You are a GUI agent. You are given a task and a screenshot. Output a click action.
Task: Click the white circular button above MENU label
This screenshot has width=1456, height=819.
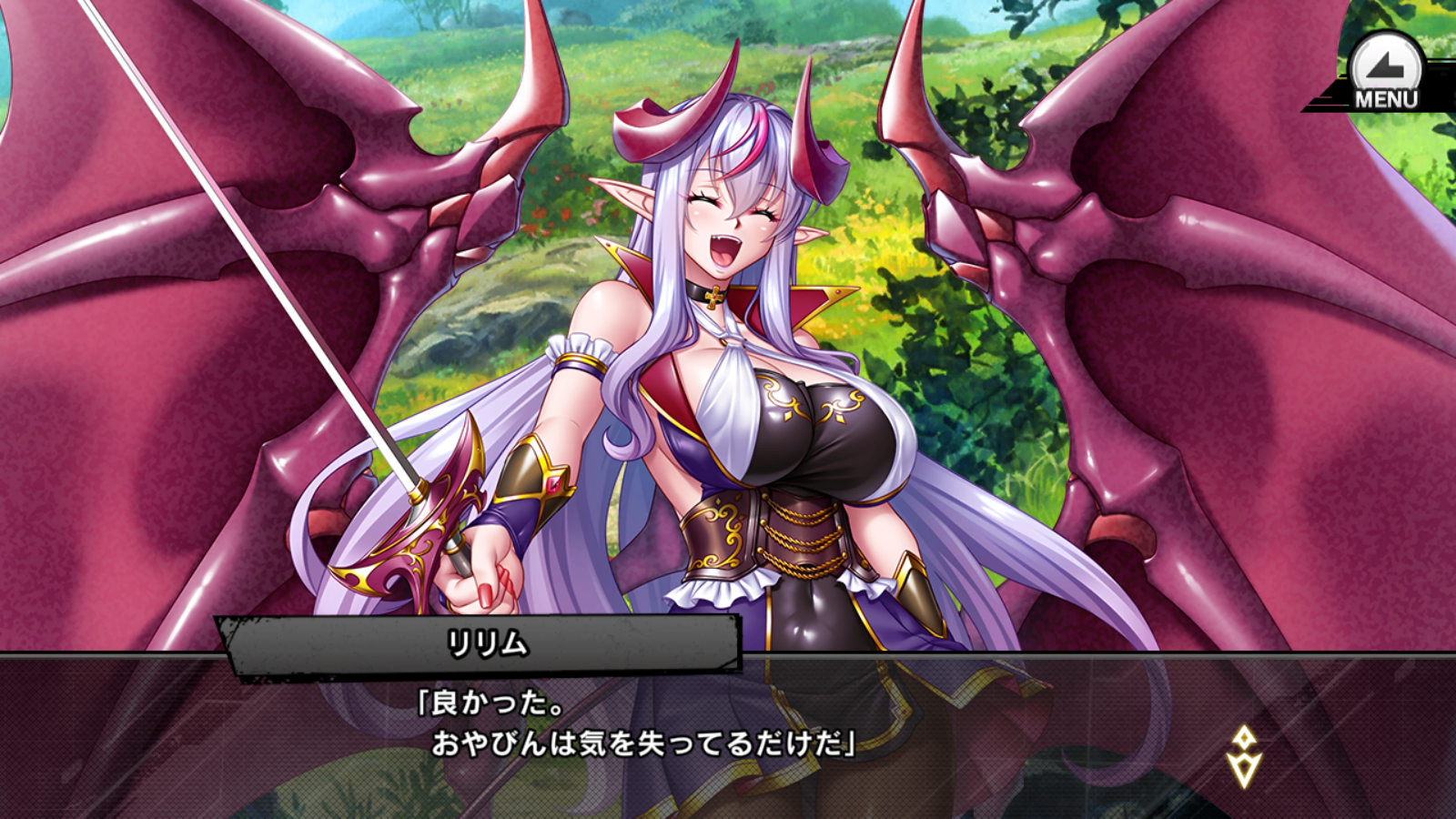1381,66
